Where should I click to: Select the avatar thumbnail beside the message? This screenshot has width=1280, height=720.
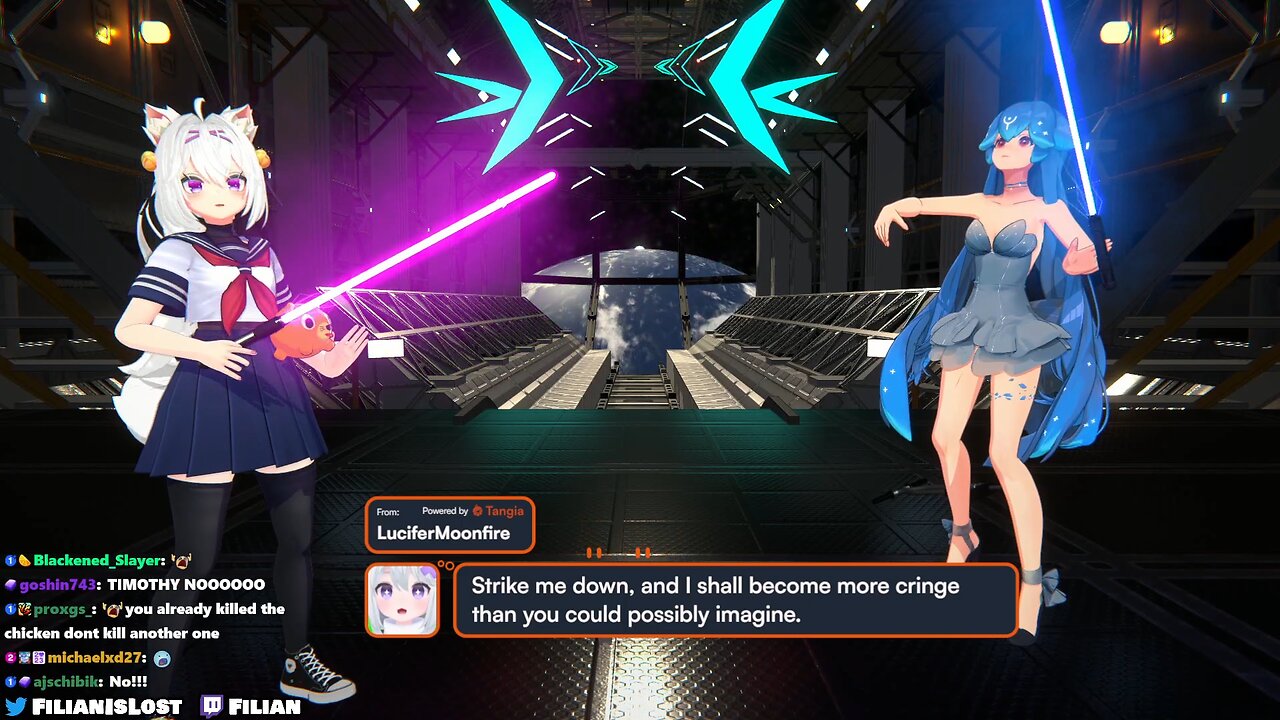[401, 600]
